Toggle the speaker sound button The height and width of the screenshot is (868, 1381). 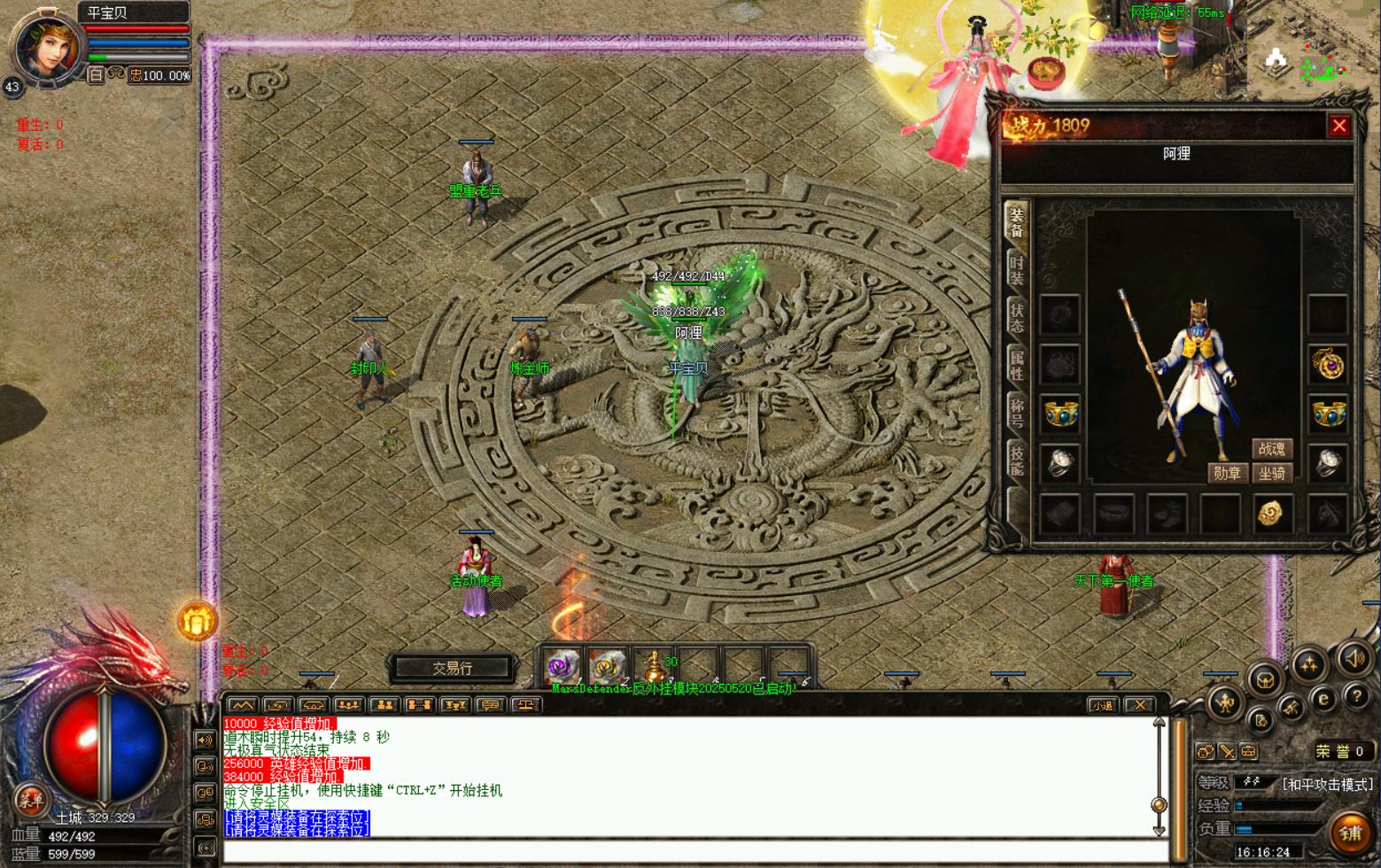1354,659
